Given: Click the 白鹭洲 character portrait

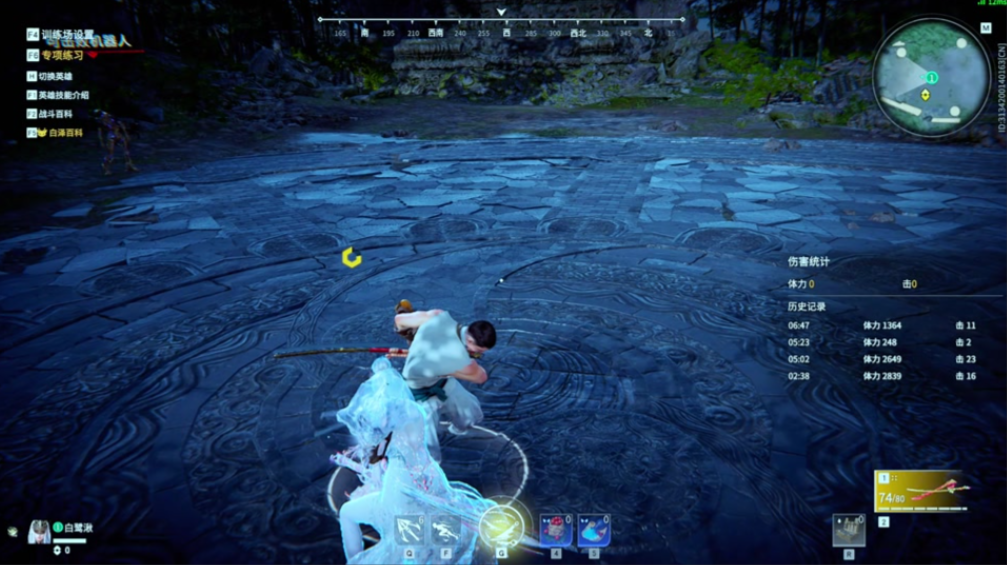Looking at the screenshot, I should pyautogui.click(x=40, y=530).
